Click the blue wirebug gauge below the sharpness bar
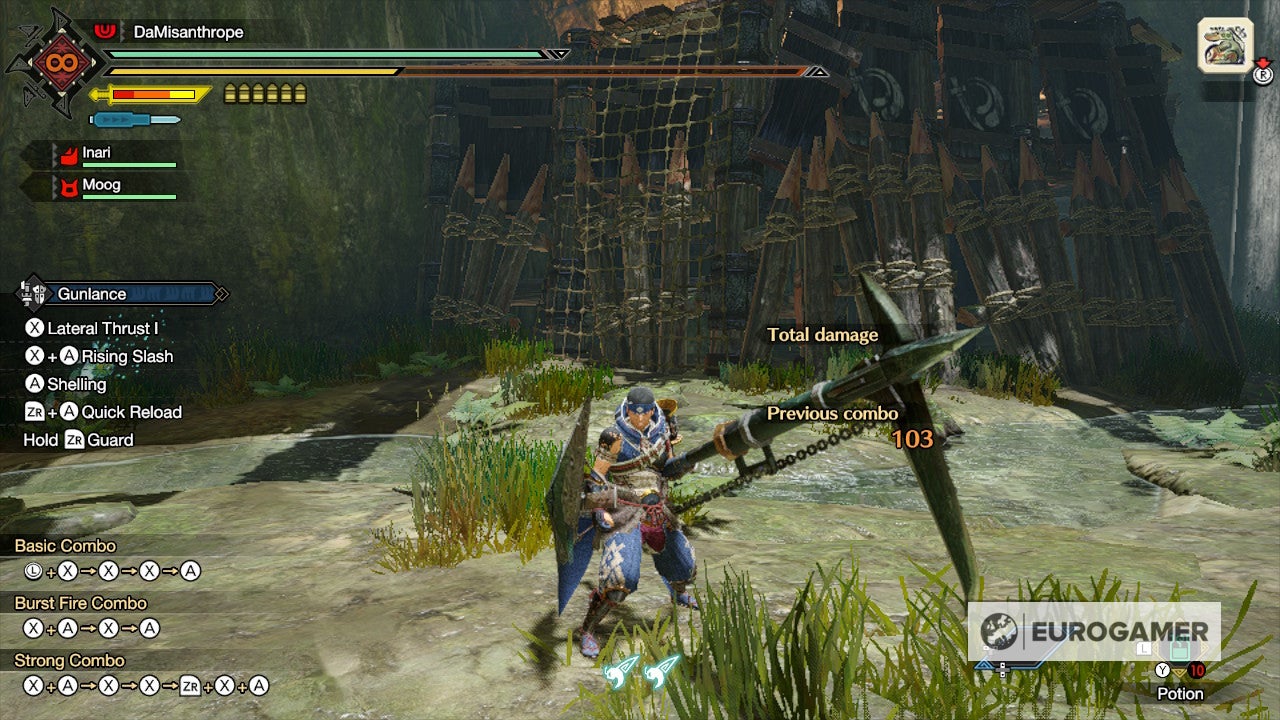This screenshot has height=720, width=1280. pyautogui.click(x=135, y=118)
